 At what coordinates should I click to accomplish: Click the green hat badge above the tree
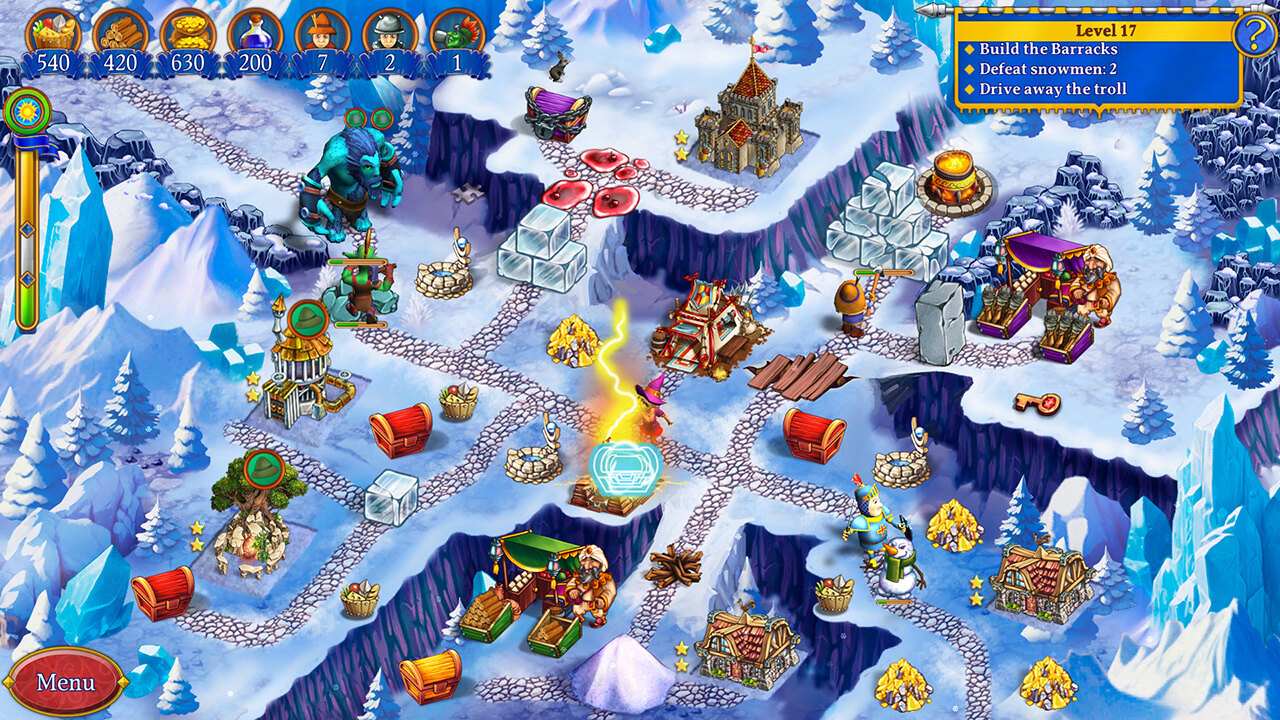click(263, 468)
